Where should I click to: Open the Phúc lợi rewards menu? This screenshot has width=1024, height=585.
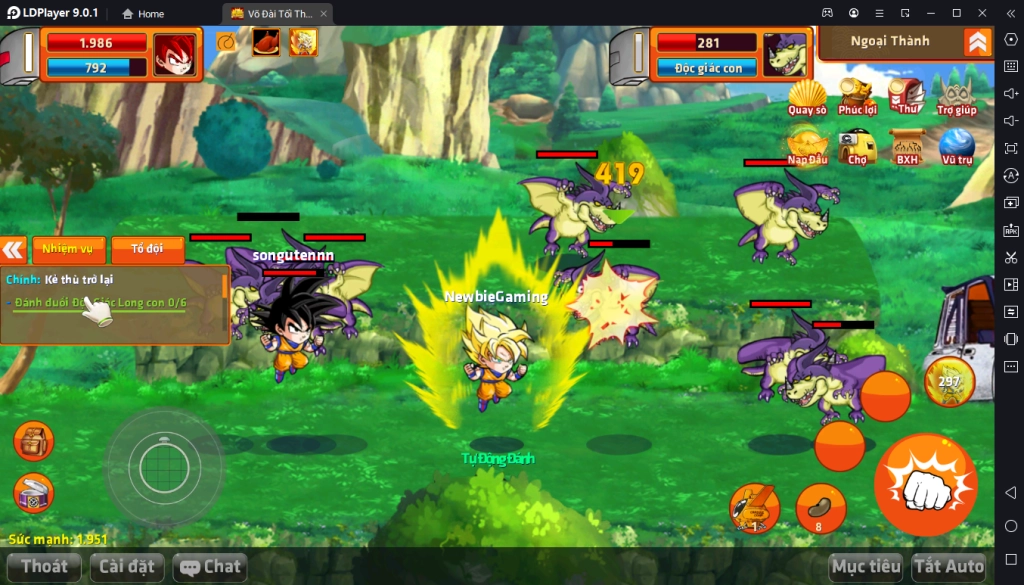pos(857,97)
